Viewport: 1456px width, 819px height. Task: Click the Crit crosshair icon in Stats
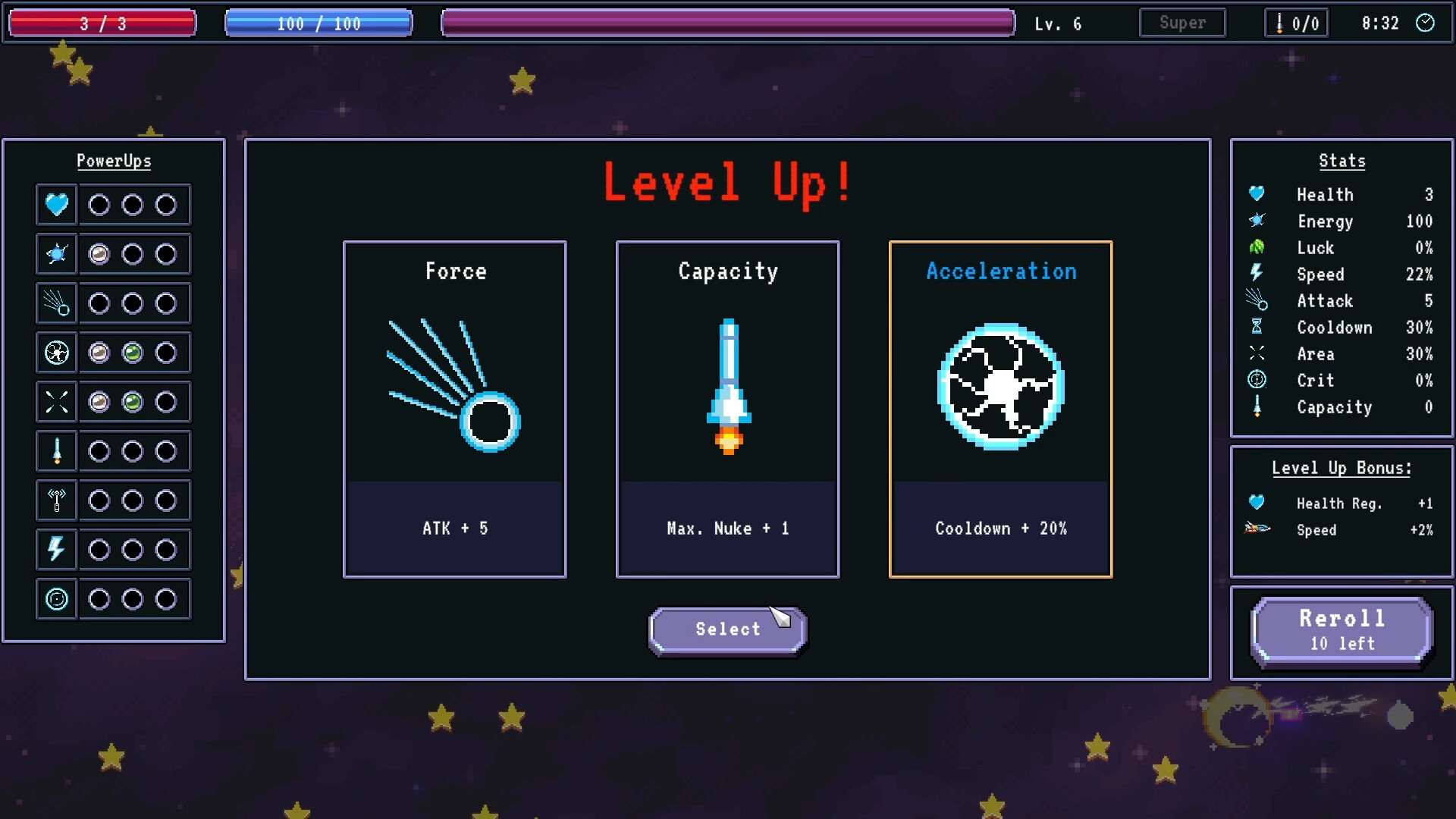tap(1257, 380)
